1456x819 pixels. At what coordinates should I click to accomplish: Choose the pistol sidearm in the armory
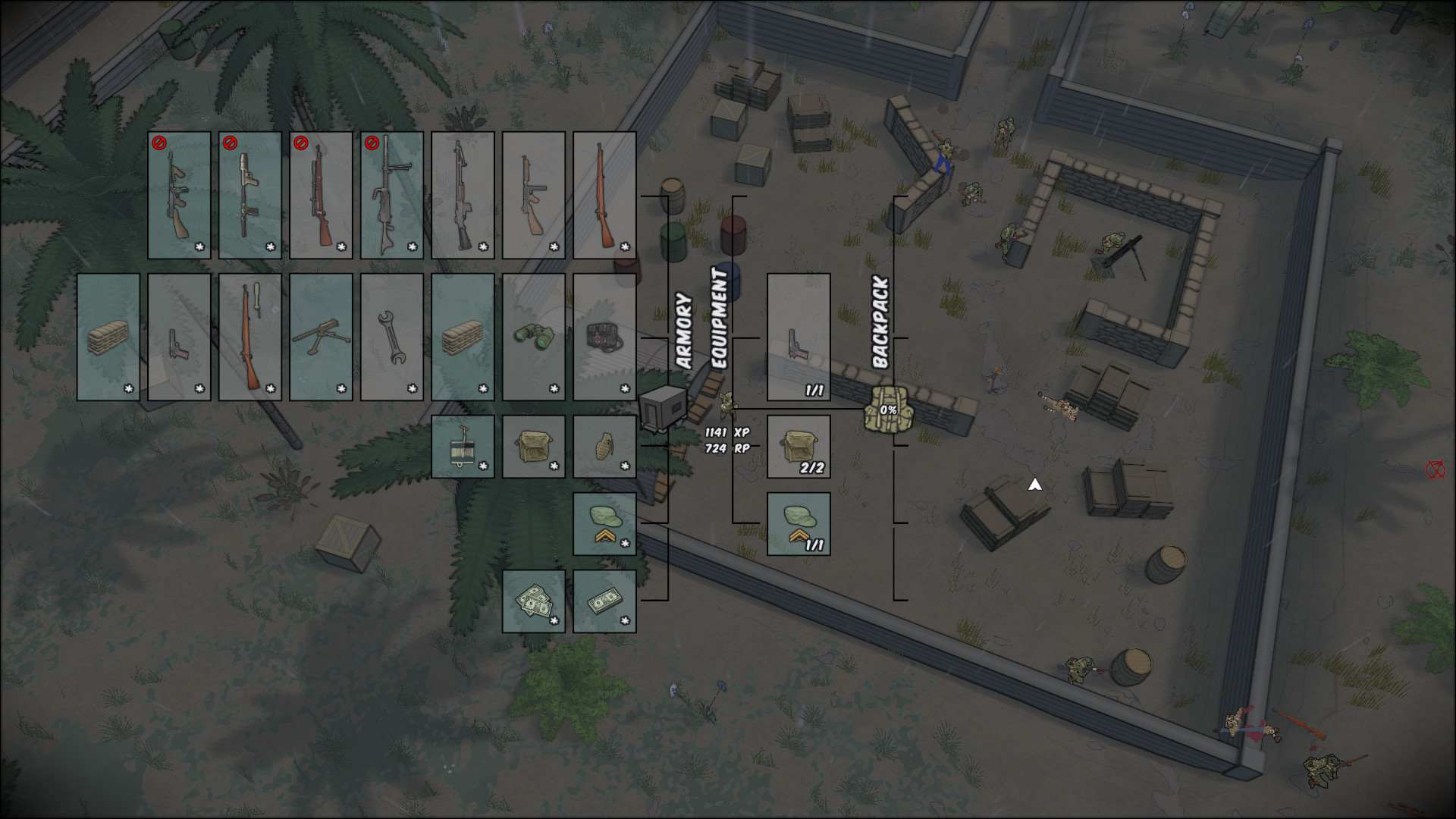coord(180,337)
